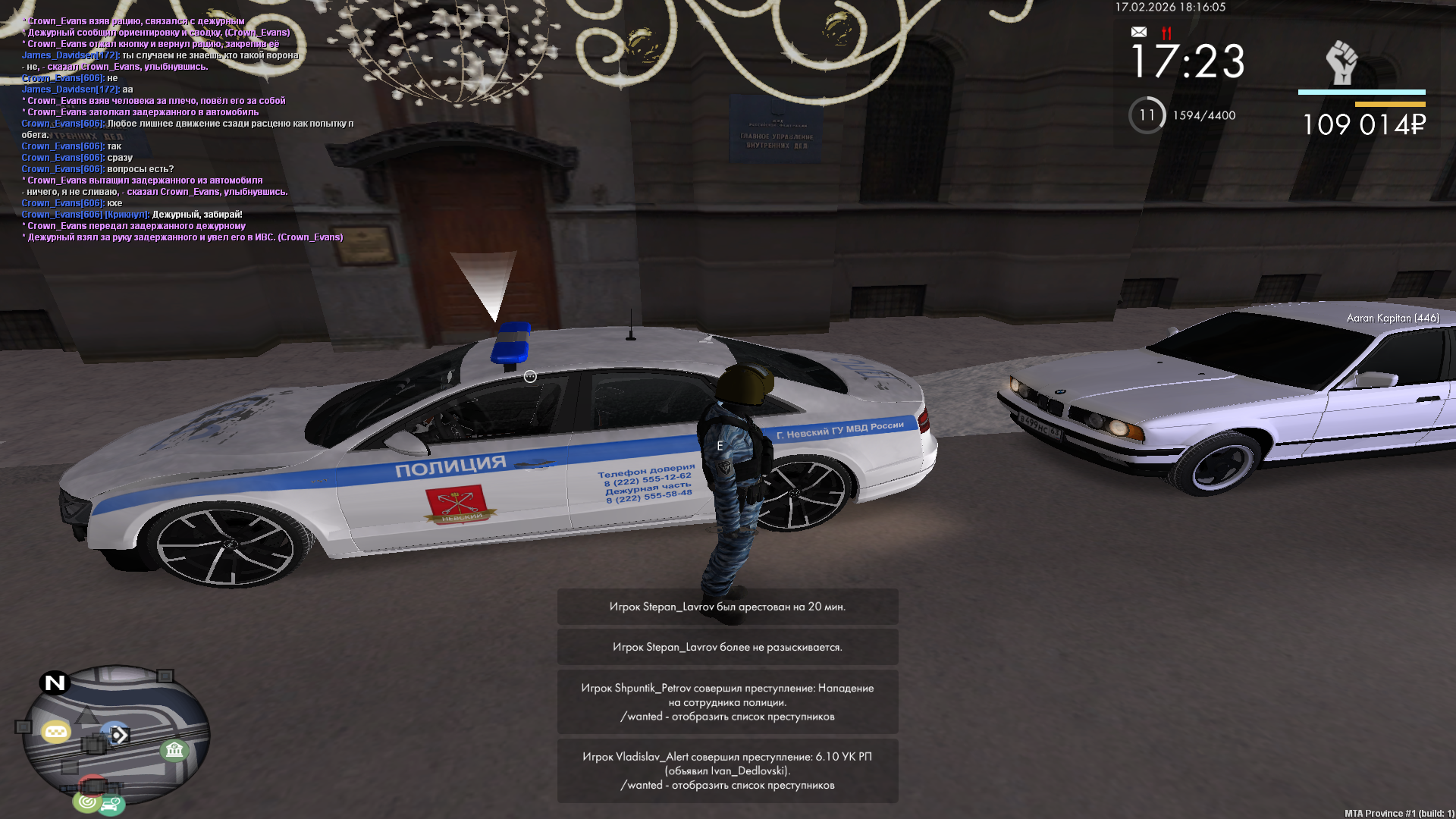Screen dimensions: 1456x819
Task: Click the green radar marker below minimap
Action: 87,801
